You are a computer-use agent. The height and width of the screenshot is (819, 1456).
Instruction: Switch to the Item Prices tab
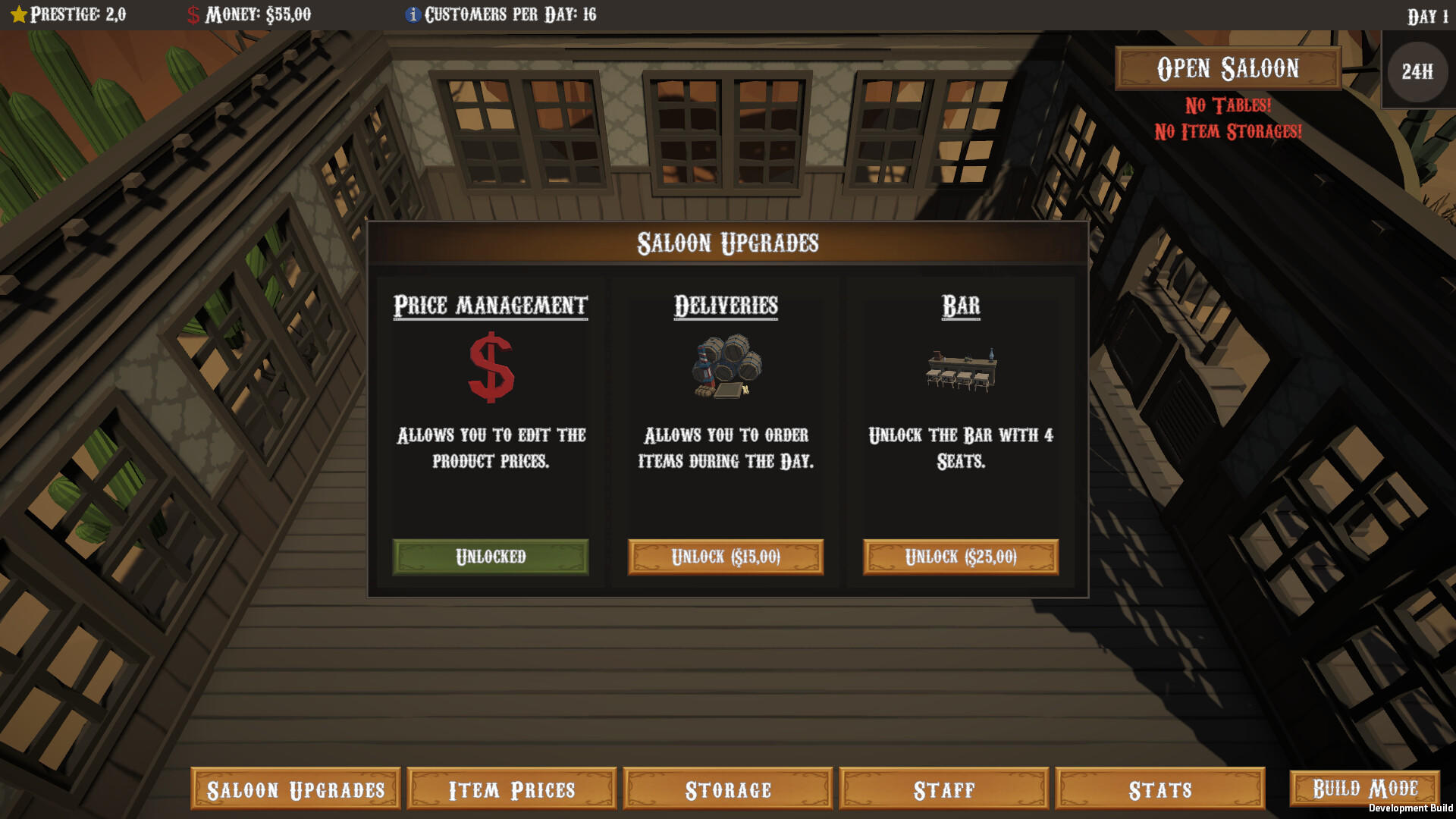tap(511, 789)
